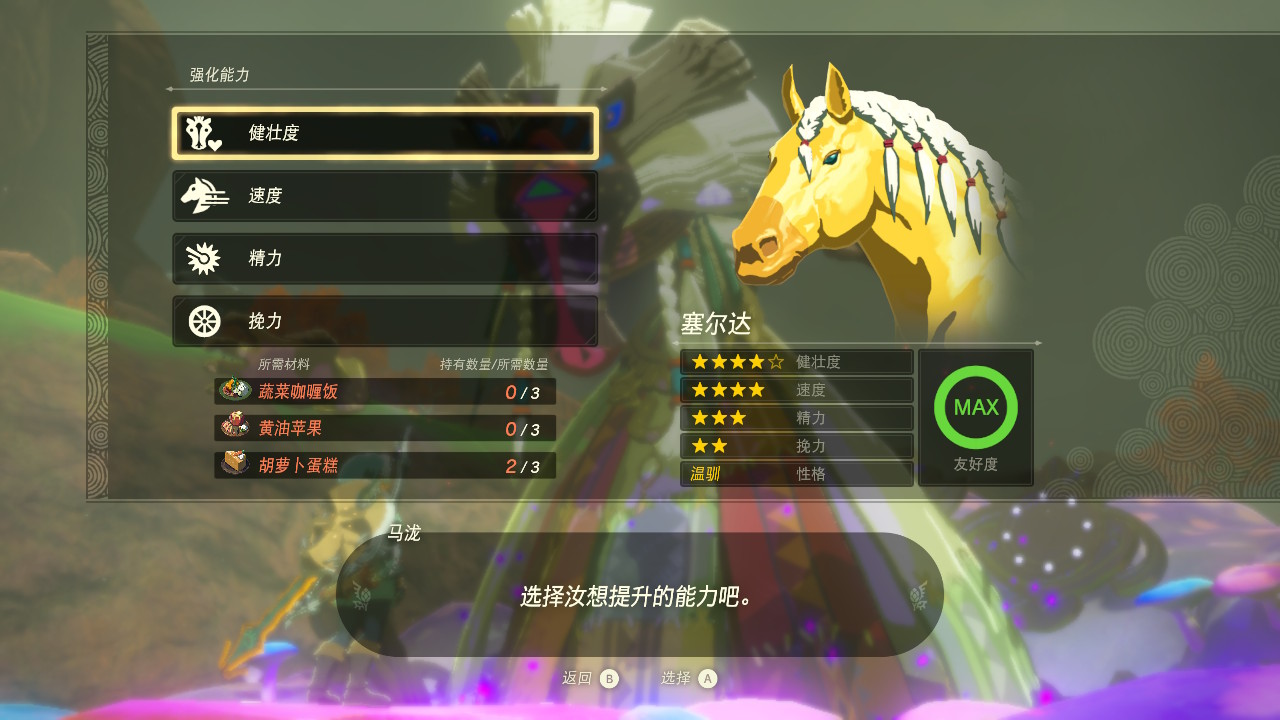Select the 健壮度 upgrade option
The height and width of the screenshot is (720, 1280).
385,134
